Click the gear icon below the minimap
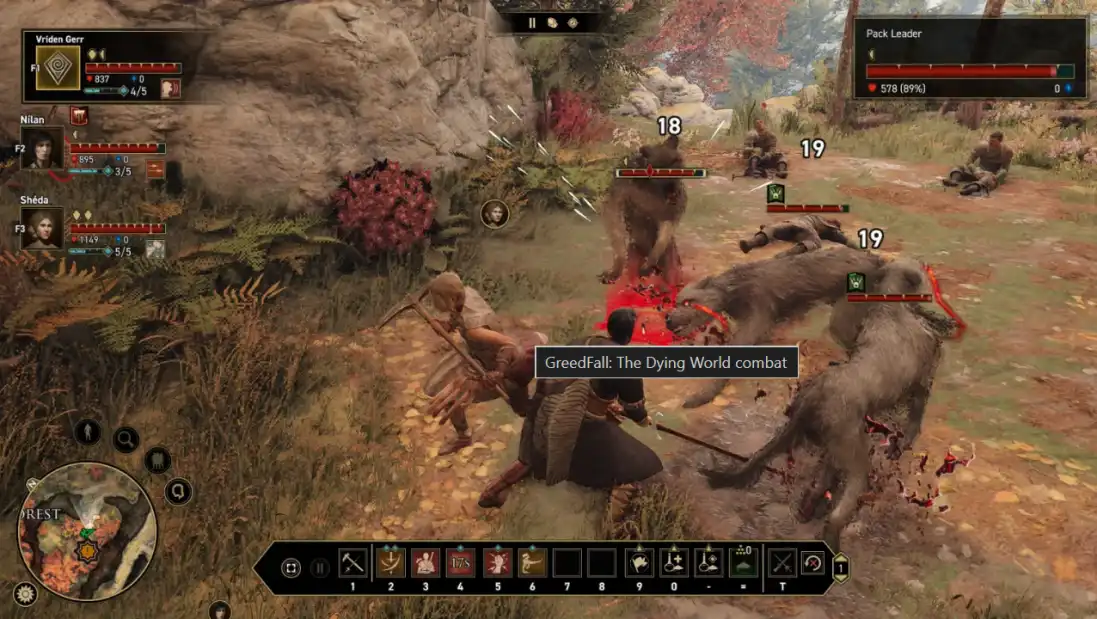This screenshot has height=619, width=1097. 25,593
